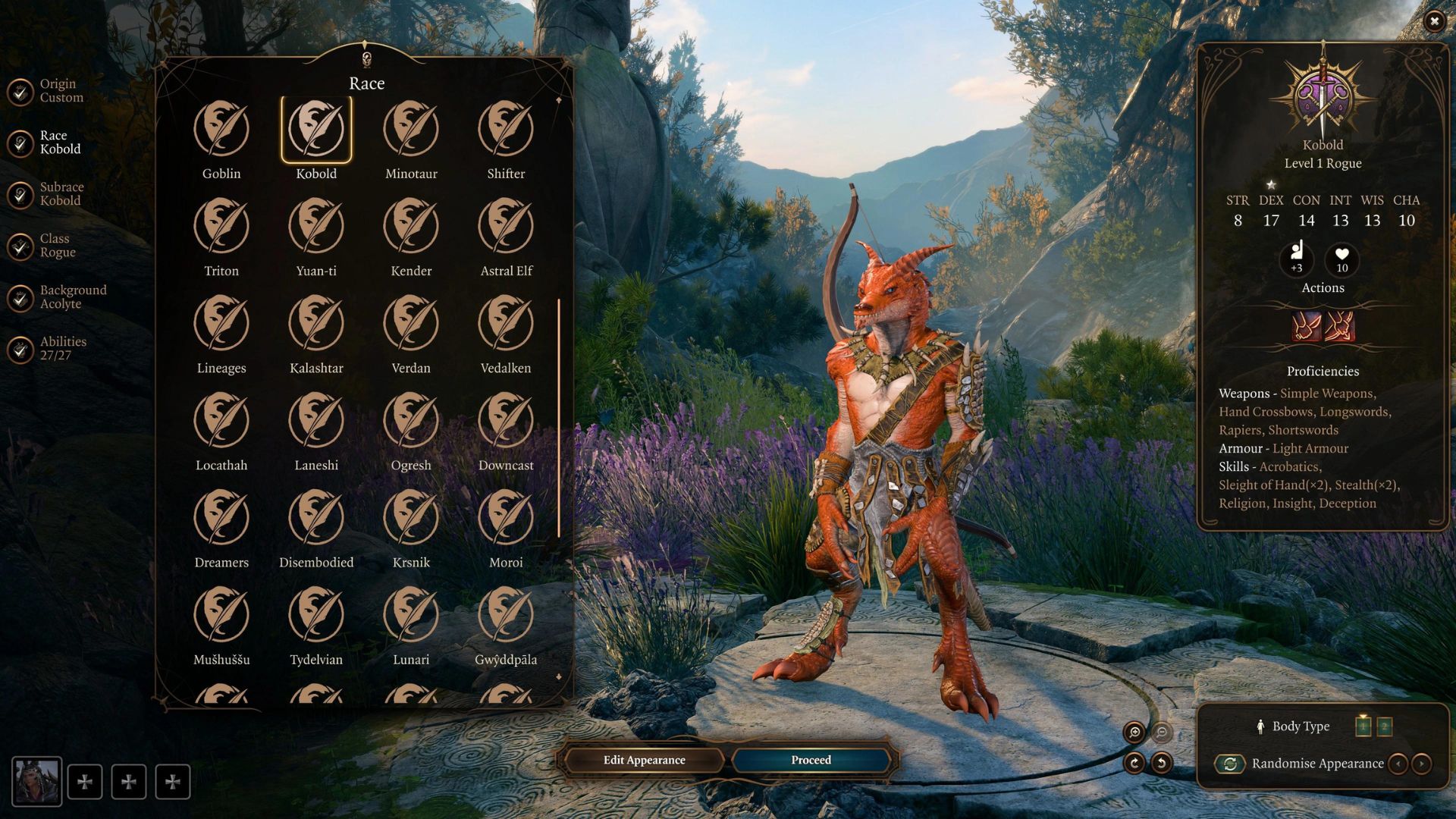Select the Yuan-ti race icon
This screenshot has width=1456, height=819.
click(316, 227)
